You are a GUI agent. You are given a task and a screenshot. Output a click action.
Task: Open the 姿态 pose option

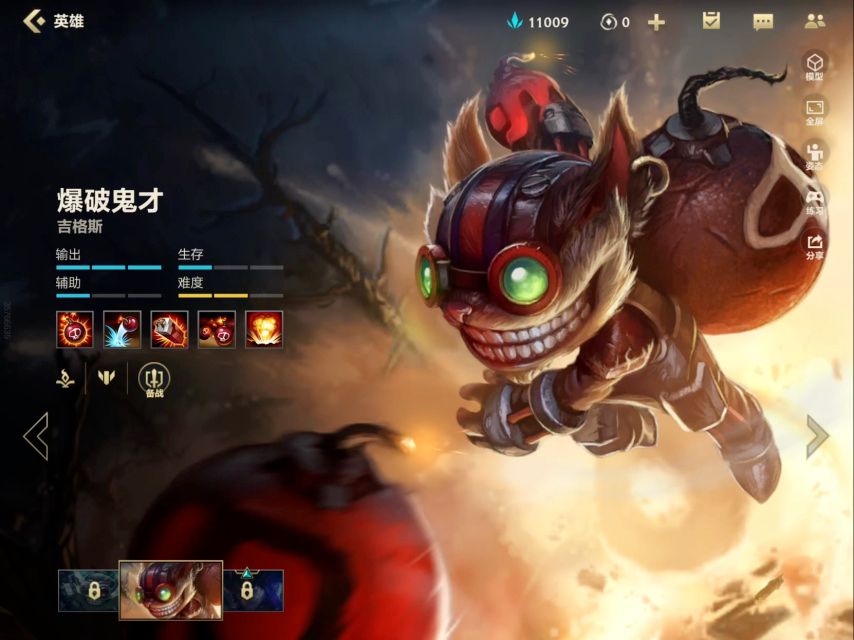(x=815, y=156)
